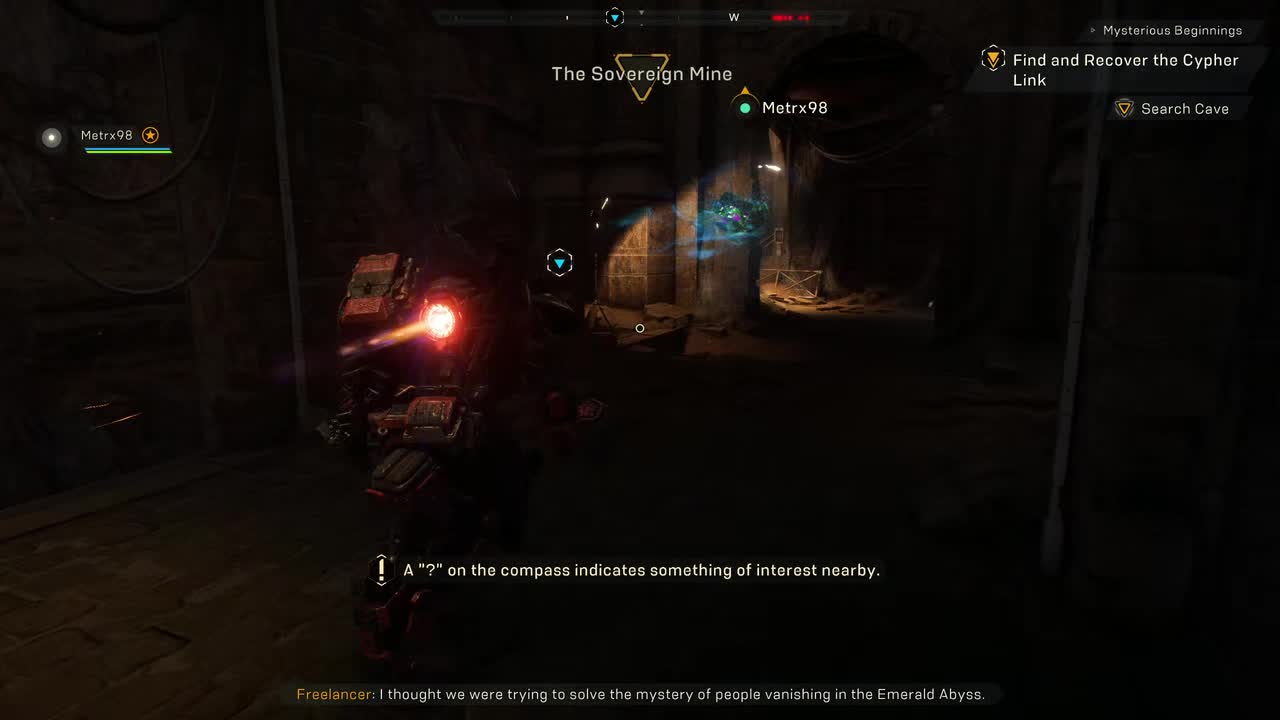The height and width of the screenshot is (720, 1280).
Task: Select the Search Cave sub-objective
Action: coord(1184,109)
